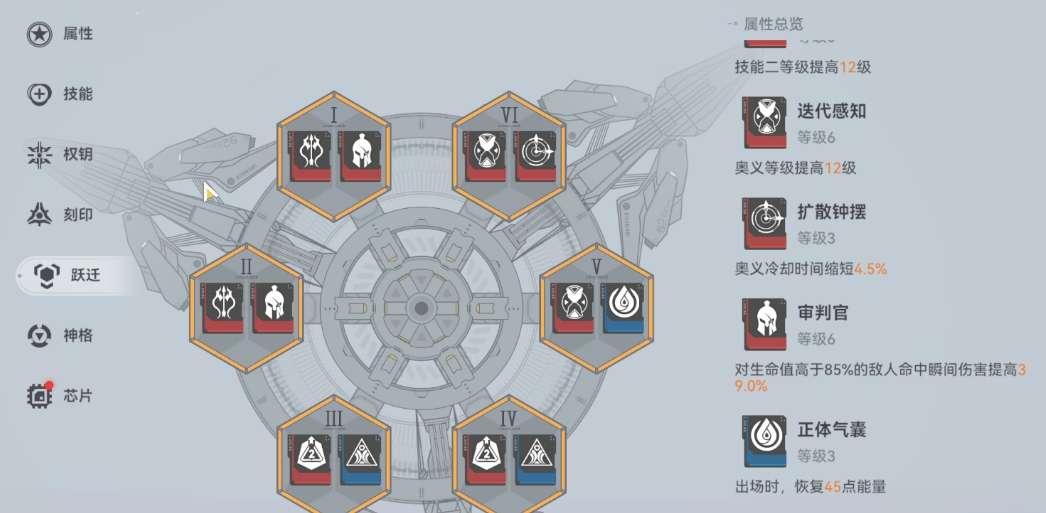Select the target-clock card in slot VI
This screenshot has width=1046, height=513.
537,156
